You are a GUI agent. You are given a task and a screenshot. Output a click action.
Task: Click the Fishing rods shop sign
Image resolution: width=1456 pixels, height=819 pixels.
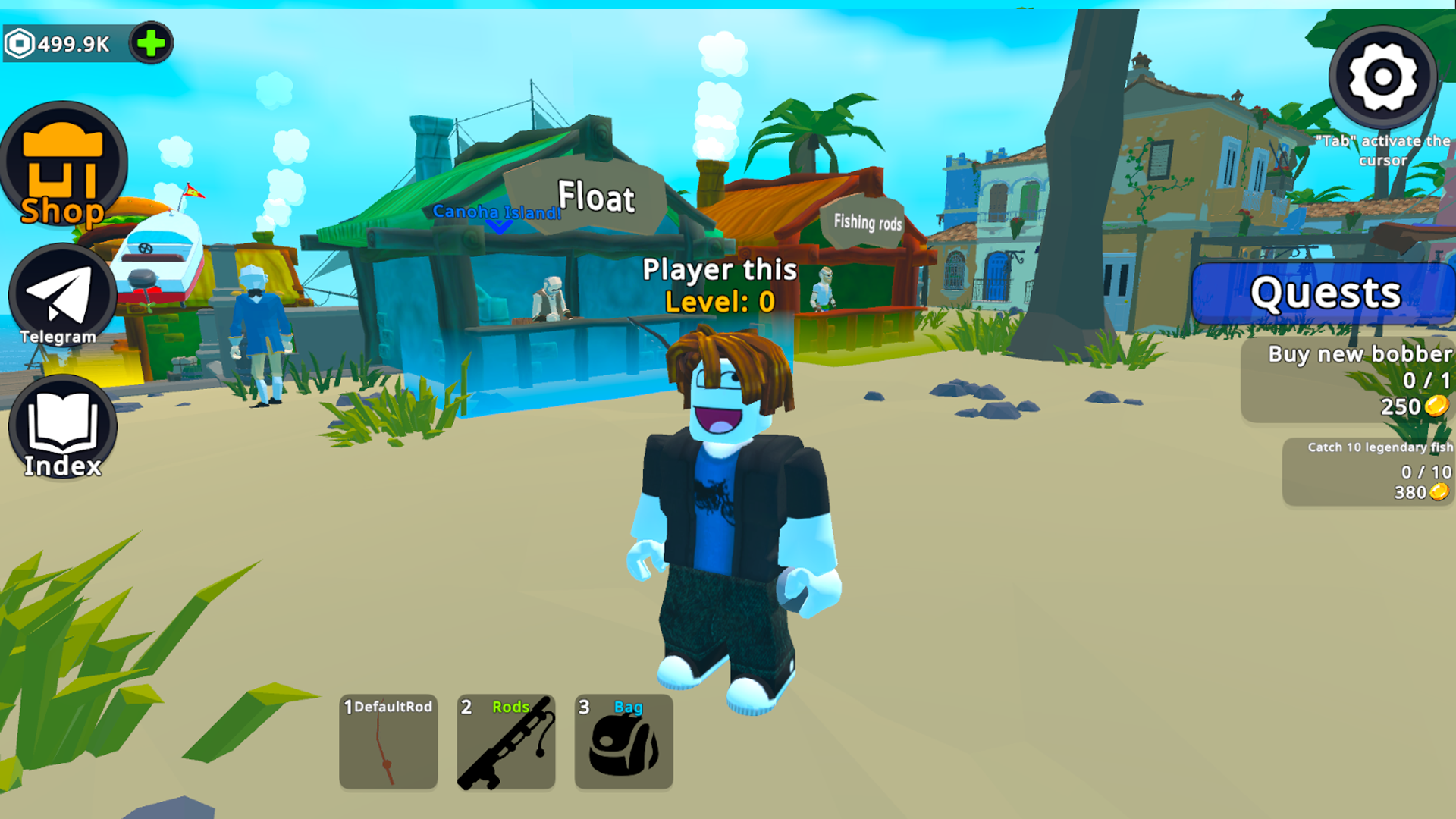(867, 224)
